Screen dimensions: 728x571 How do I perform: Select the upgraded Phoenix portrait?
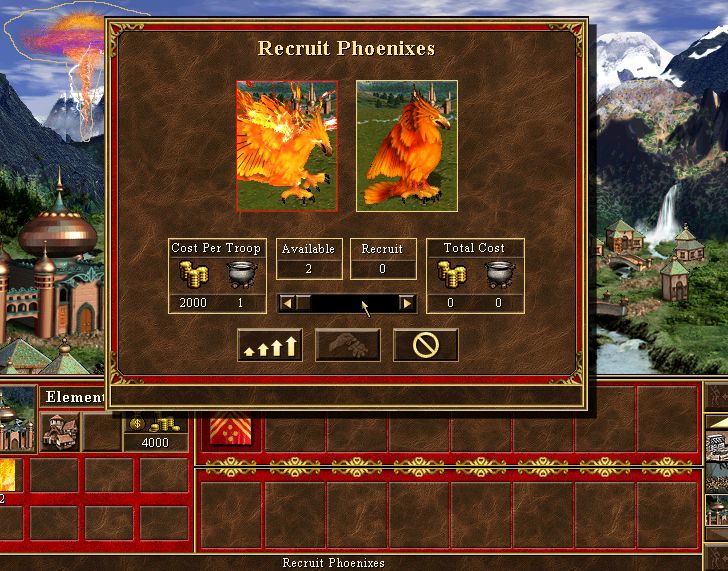[286, 146]
